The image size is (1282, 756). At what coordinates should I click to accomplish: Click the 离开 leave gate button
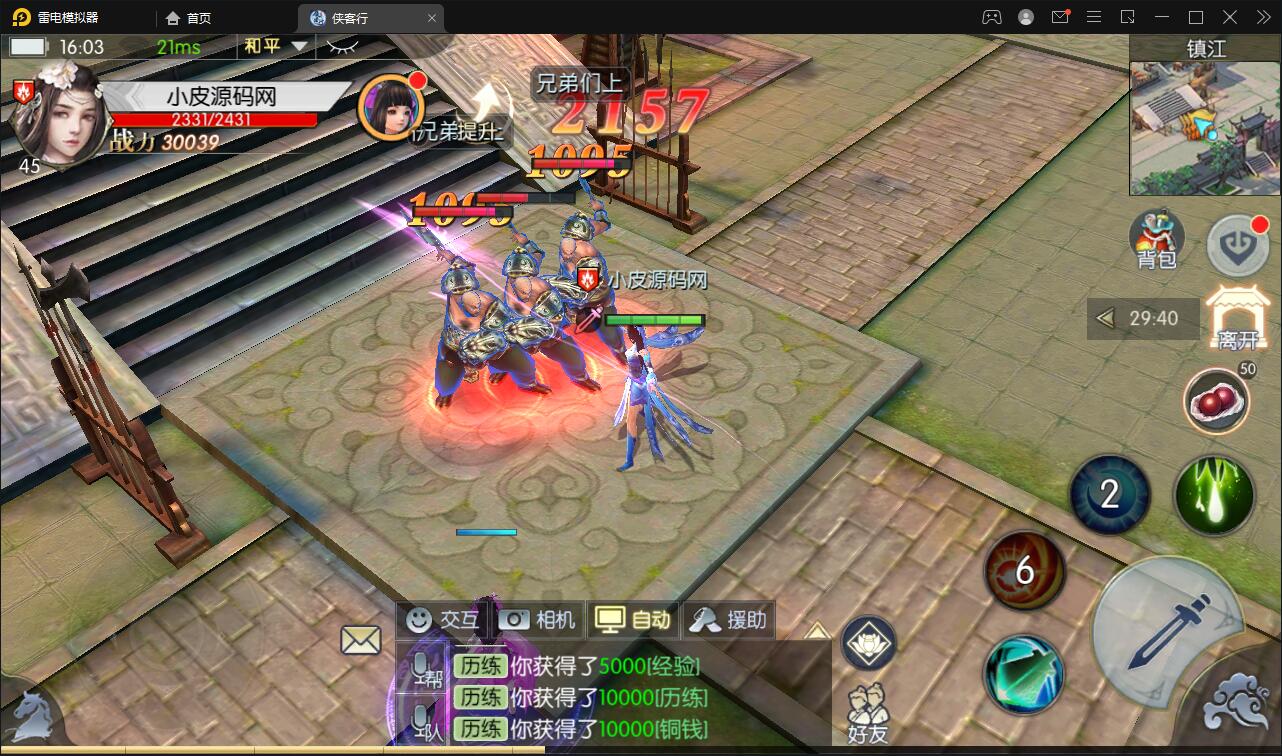[x=1237, y=317]
